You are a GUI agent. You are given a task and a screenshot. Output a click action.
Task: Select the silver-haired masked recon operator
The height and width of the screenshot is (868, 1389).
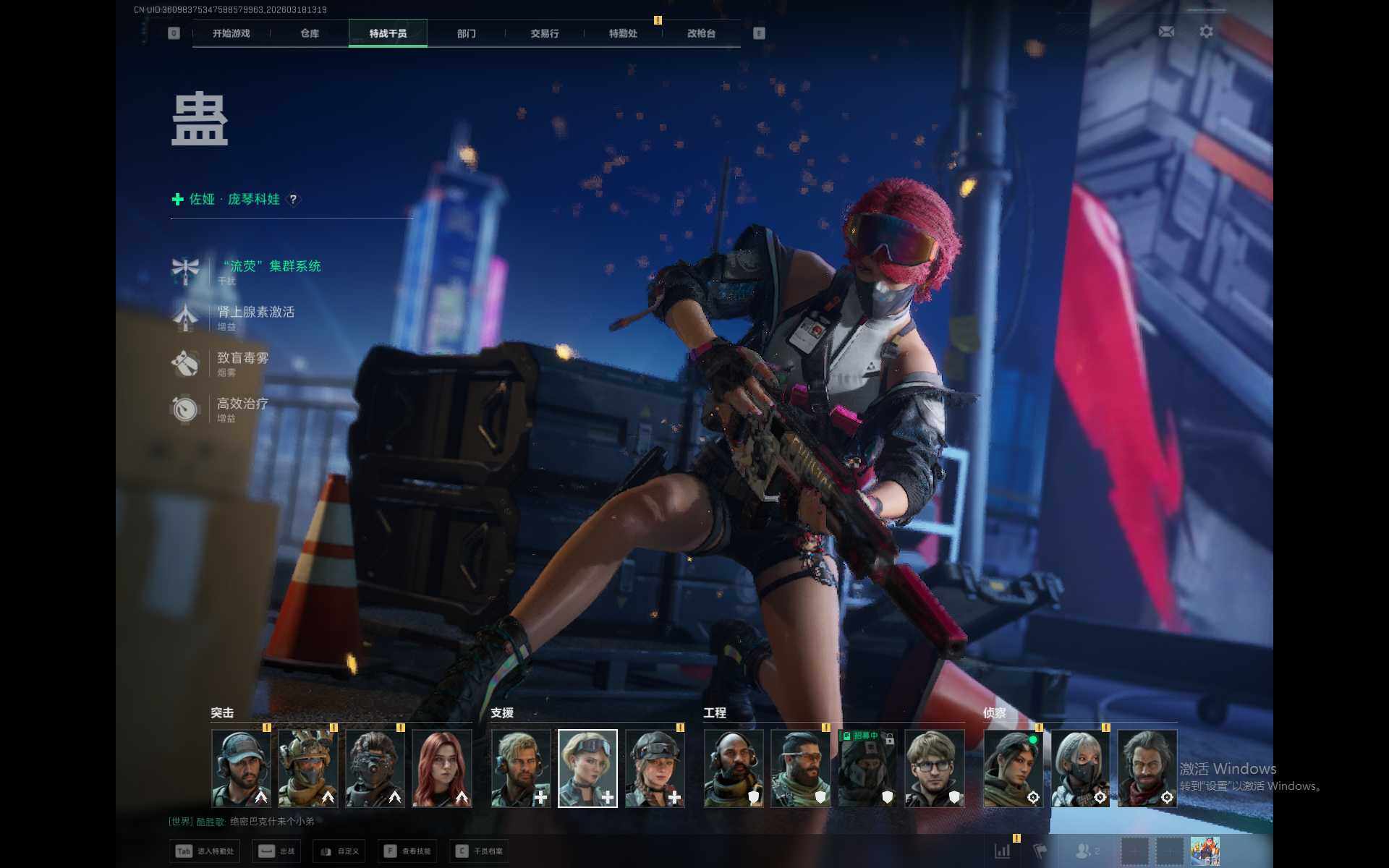coord(1080,767)
